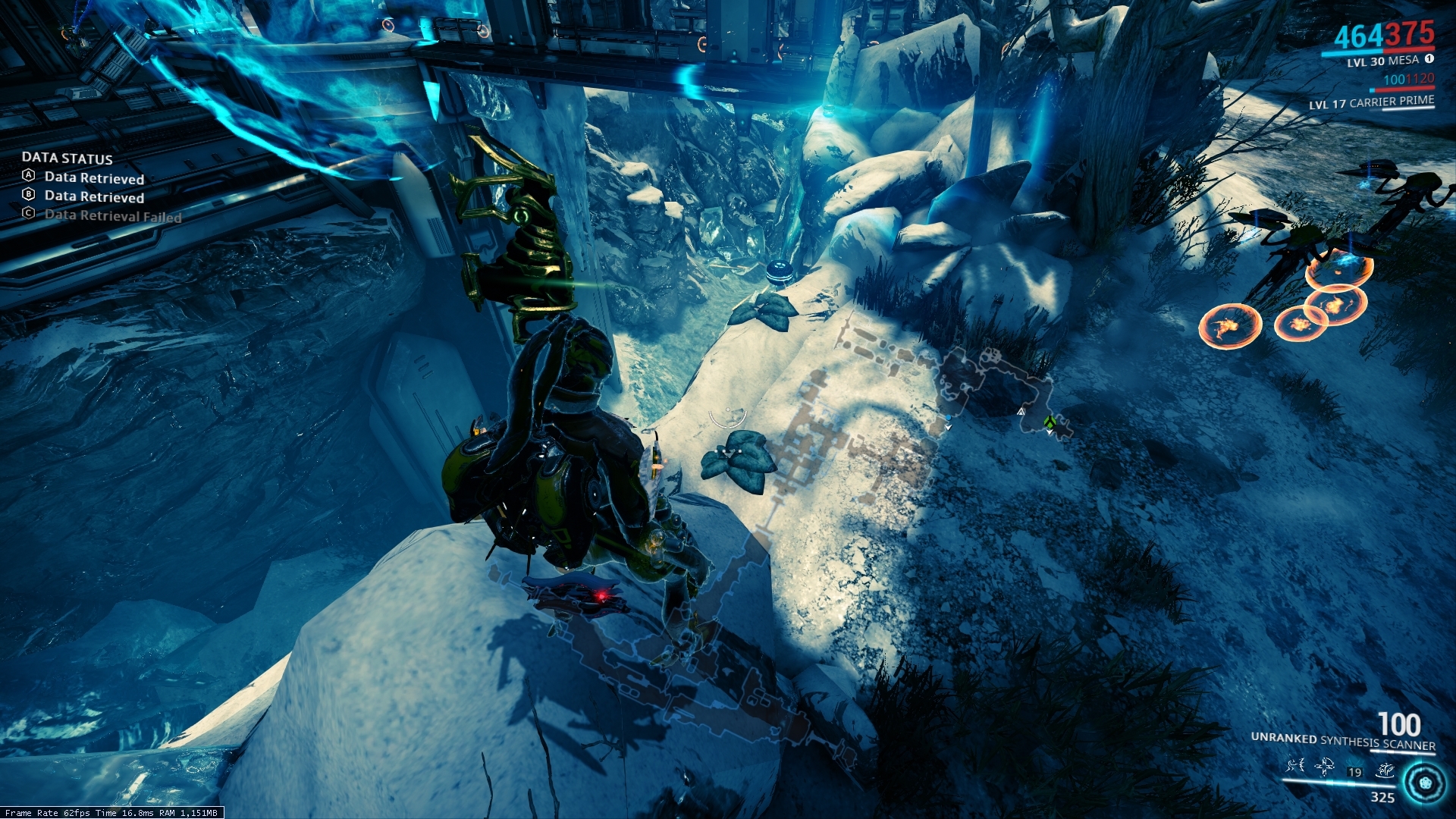Select data vault A objective row
1456x819 pixels.
tap(83, 177)
